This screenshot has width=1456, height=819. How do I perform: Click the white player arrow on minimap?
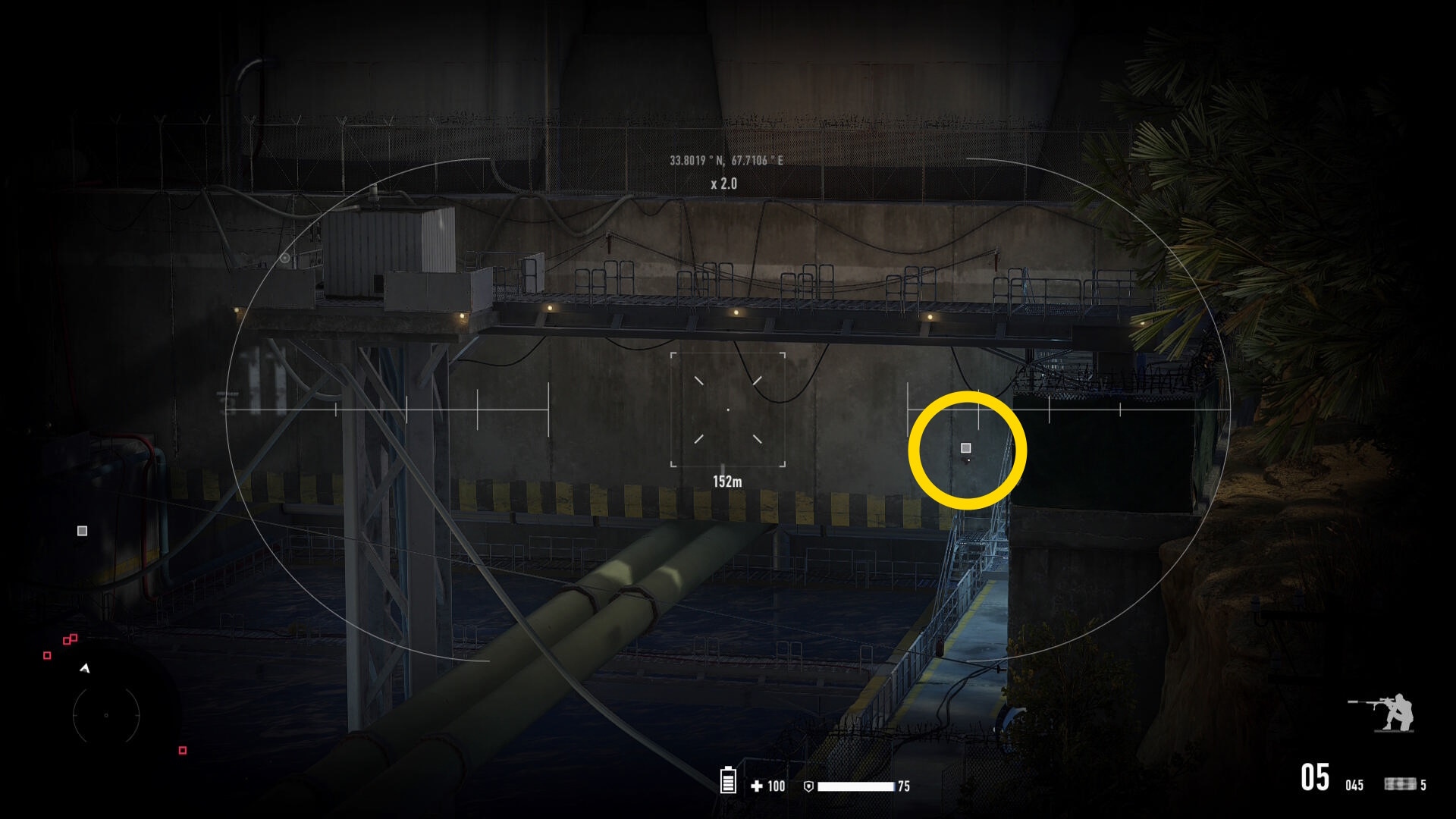85,668
